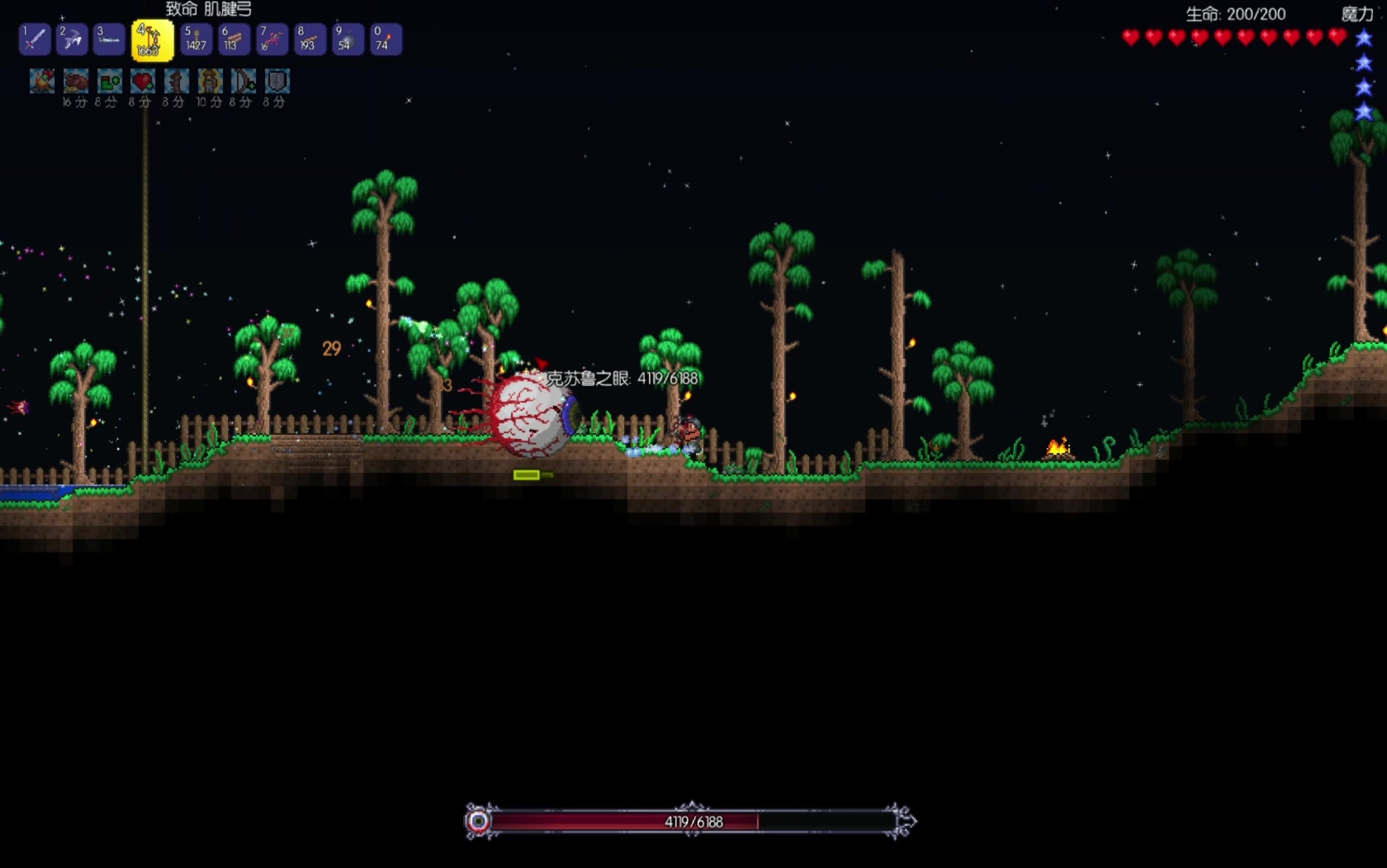Select the pickaxe in hotbar slot 2

pyautogui.click(x=72, y=40)
